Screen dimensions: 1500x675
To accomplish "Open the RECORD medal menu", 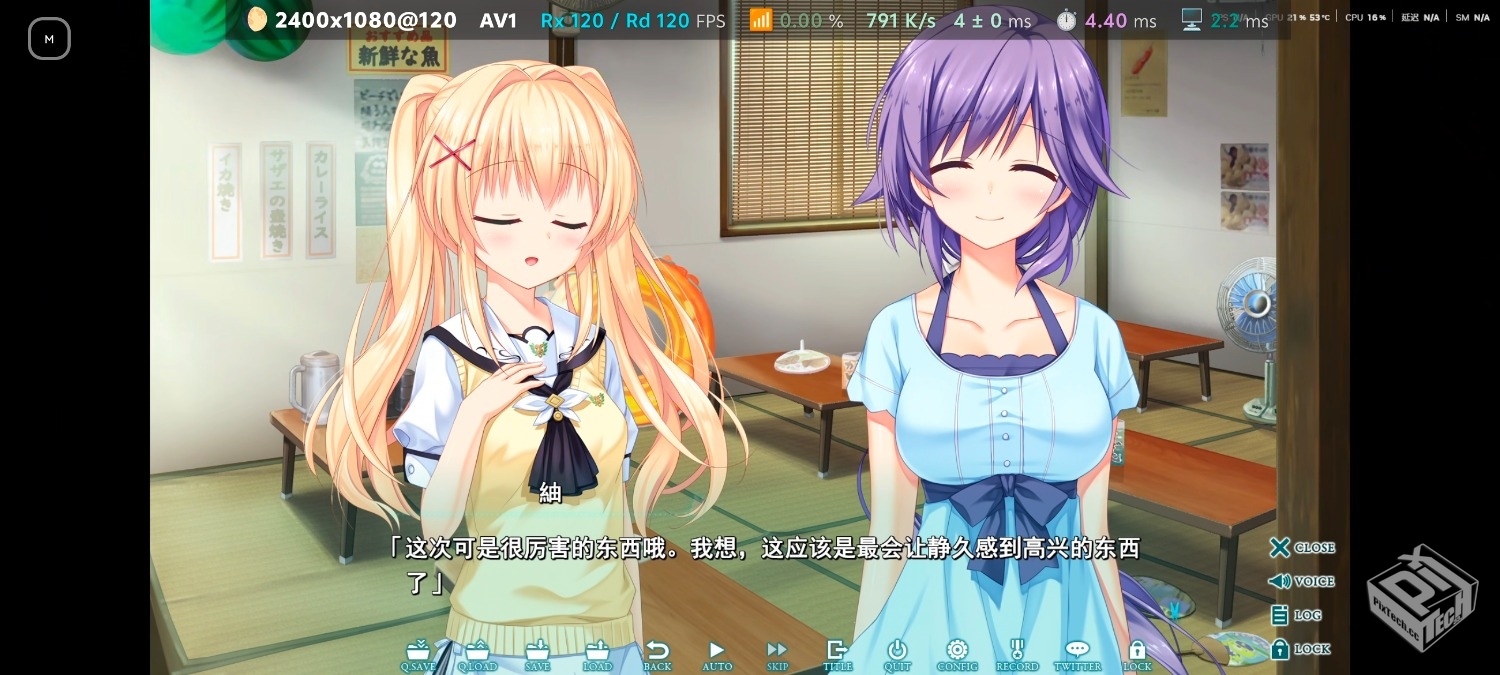I will click(1017, 654).
